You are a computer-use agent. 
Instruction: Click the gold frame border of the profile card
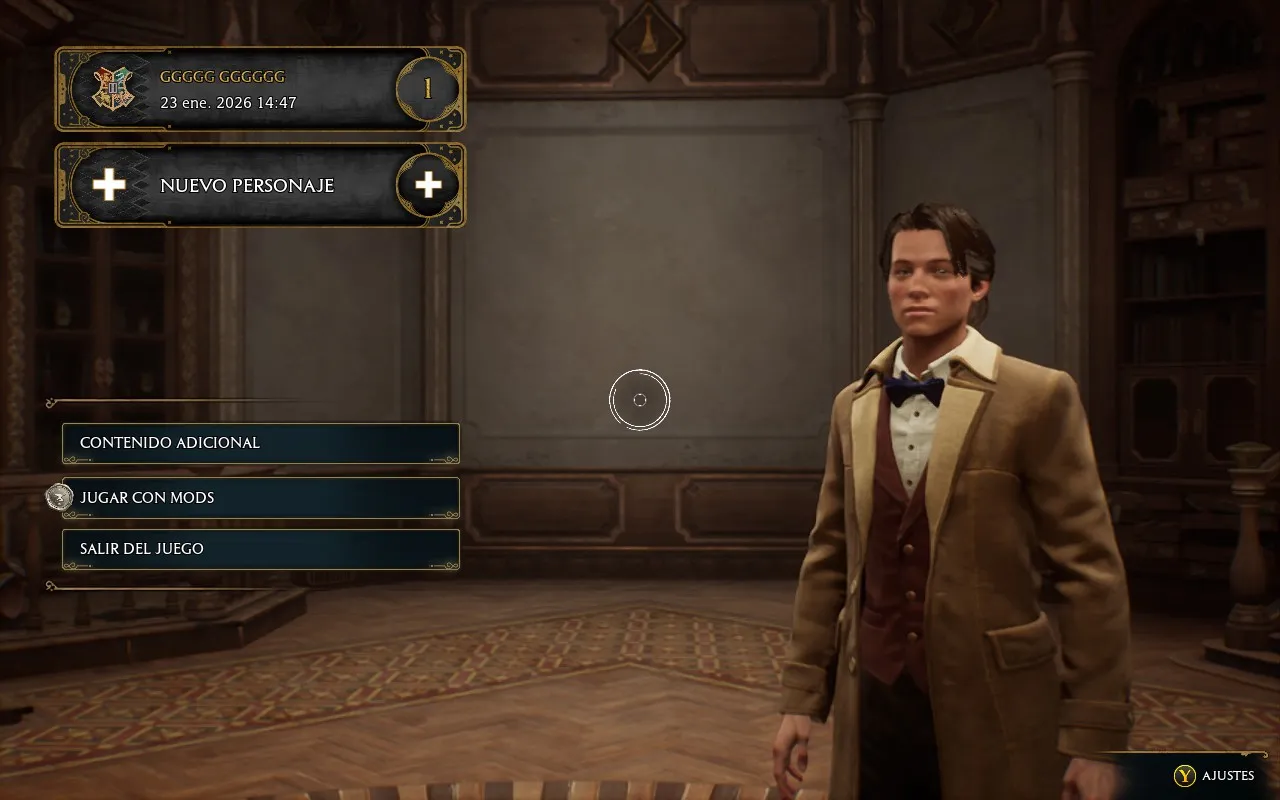(260, 47)
